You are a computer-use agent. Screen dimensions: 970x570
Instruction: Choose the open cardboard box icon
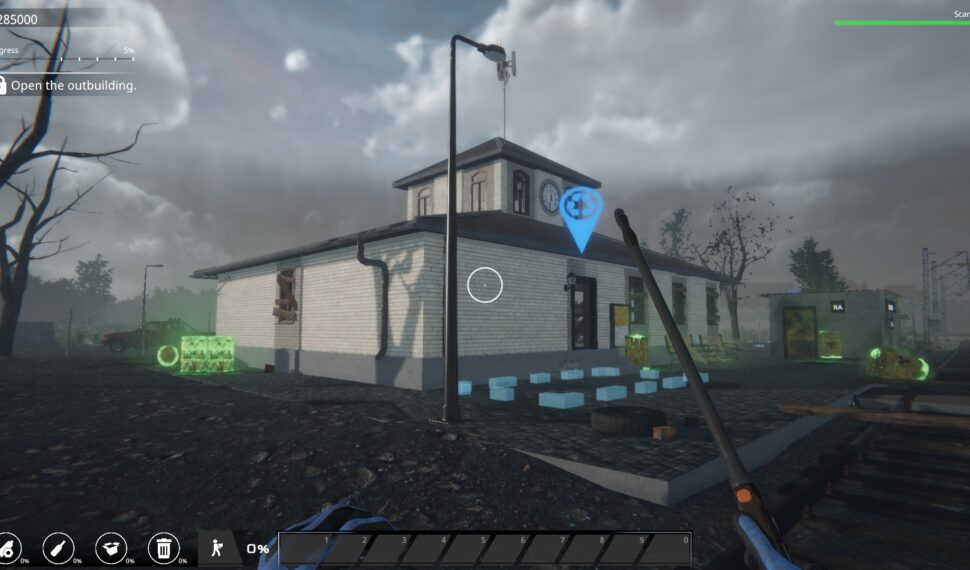point(111,547)
